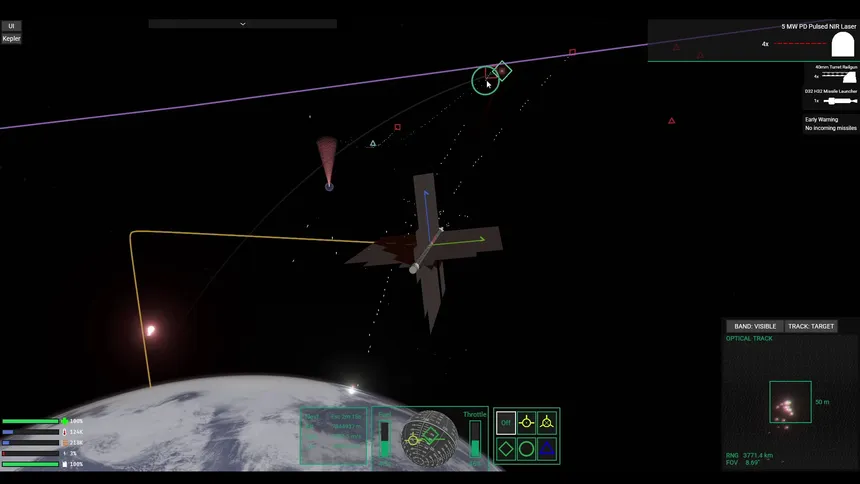Switch the TRACK: TARGET camera mode
The width and height of the screenshot is (860, 484).
click(x=809, y=326)
